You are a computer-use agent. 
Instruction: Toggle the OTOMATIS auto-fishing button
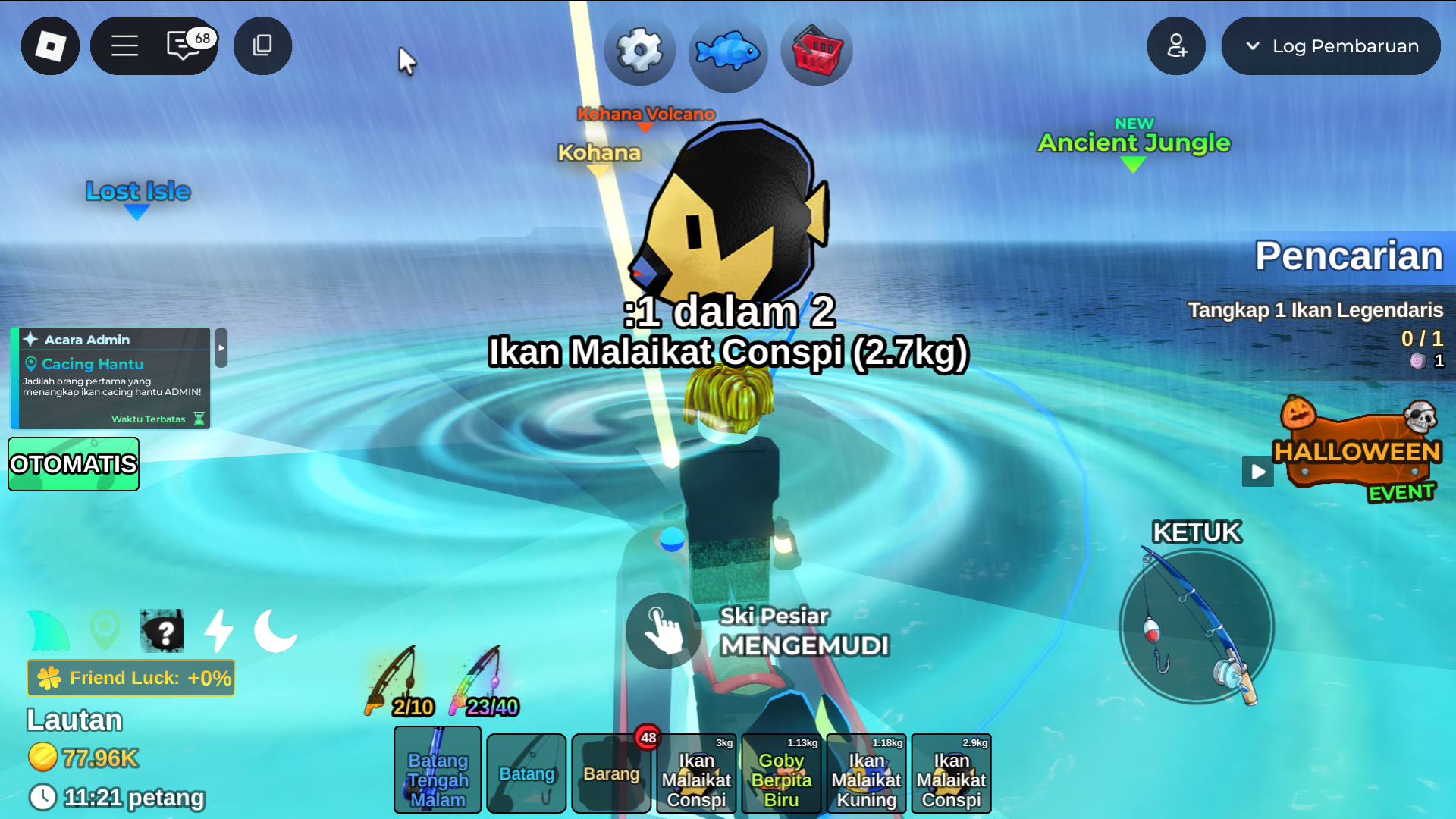(x=74, y=464)
